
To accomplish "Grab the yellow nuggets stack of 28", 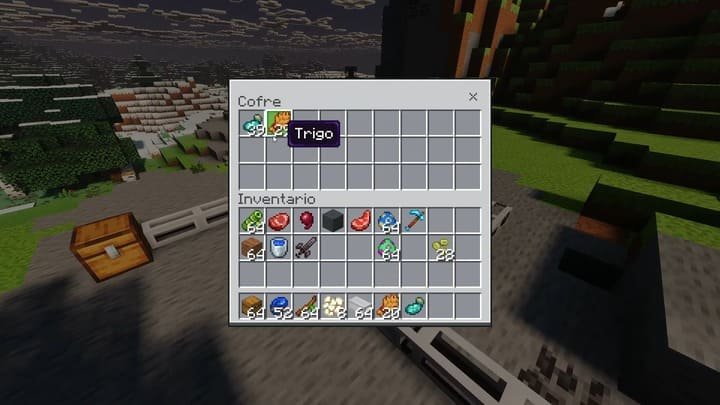I will [x=441, y=247].
